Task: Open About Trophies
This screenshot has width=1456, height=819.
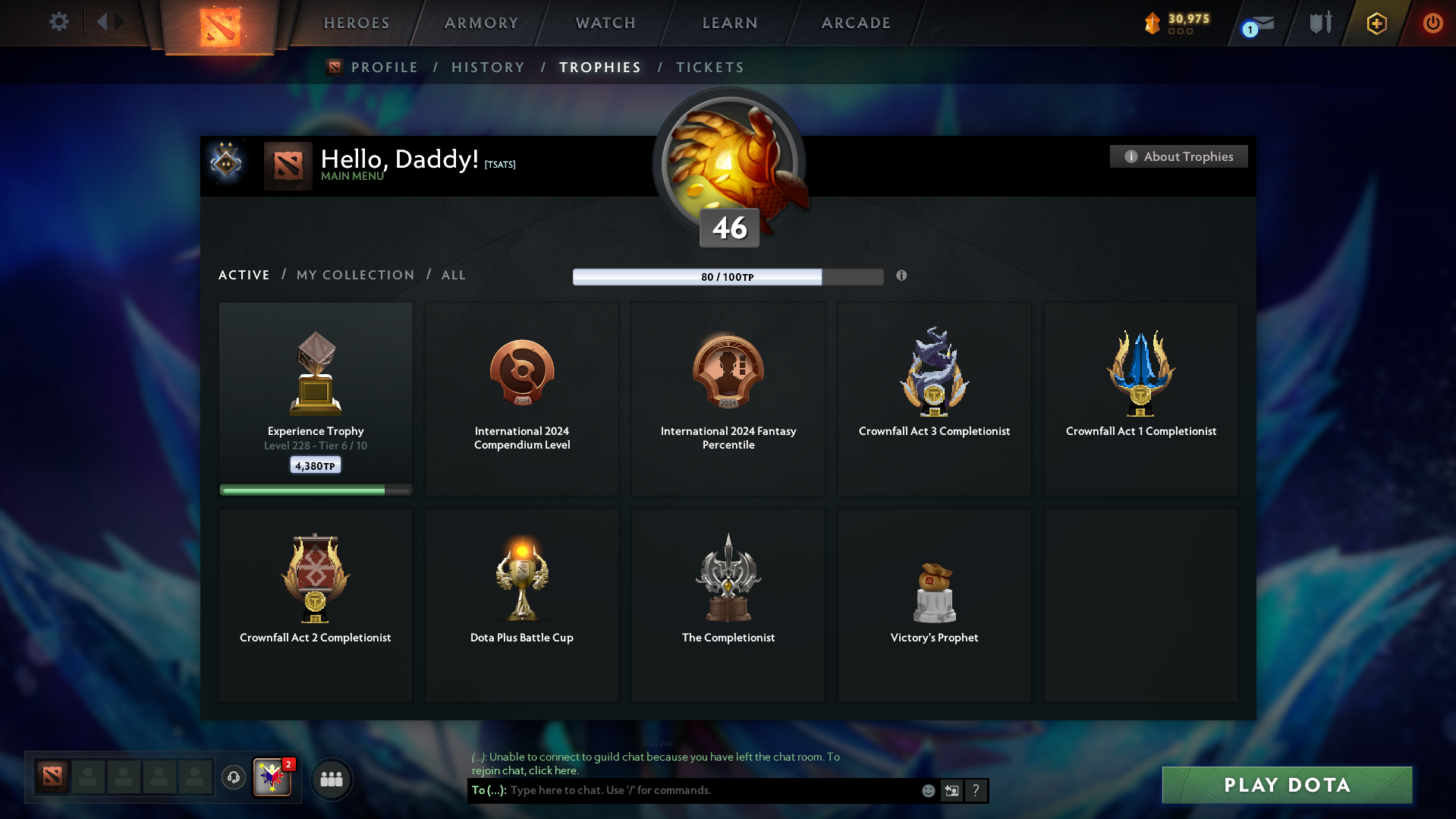Action: 1178,156
